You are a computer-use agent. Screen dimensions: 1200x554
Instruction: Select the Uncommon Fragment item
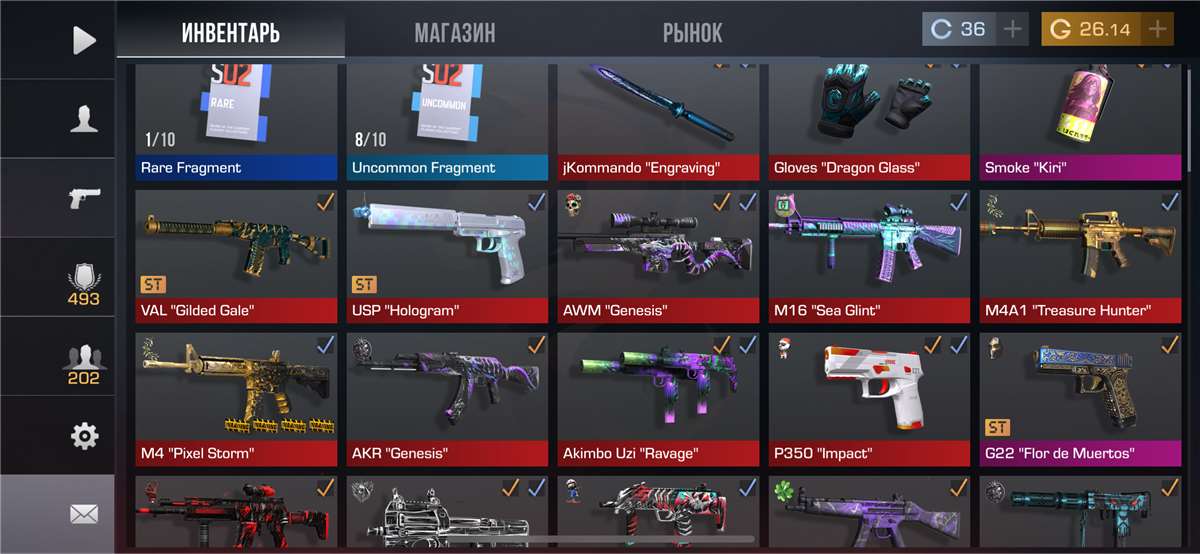(447, 120)
